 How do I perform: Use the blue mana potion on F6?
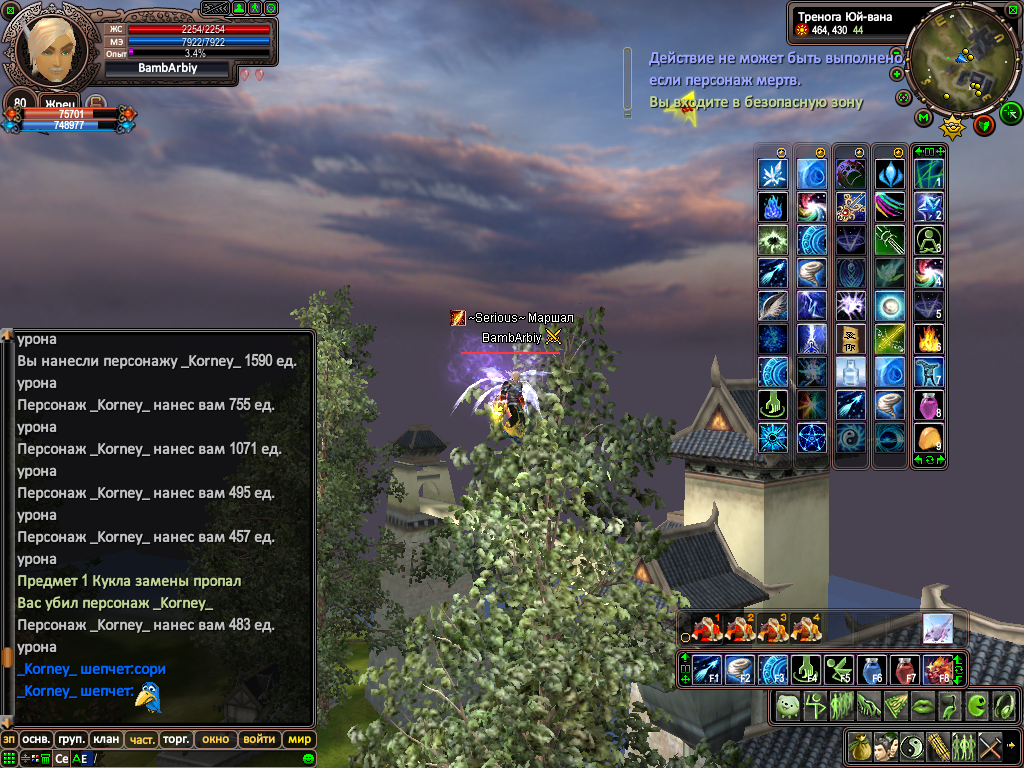875,669
